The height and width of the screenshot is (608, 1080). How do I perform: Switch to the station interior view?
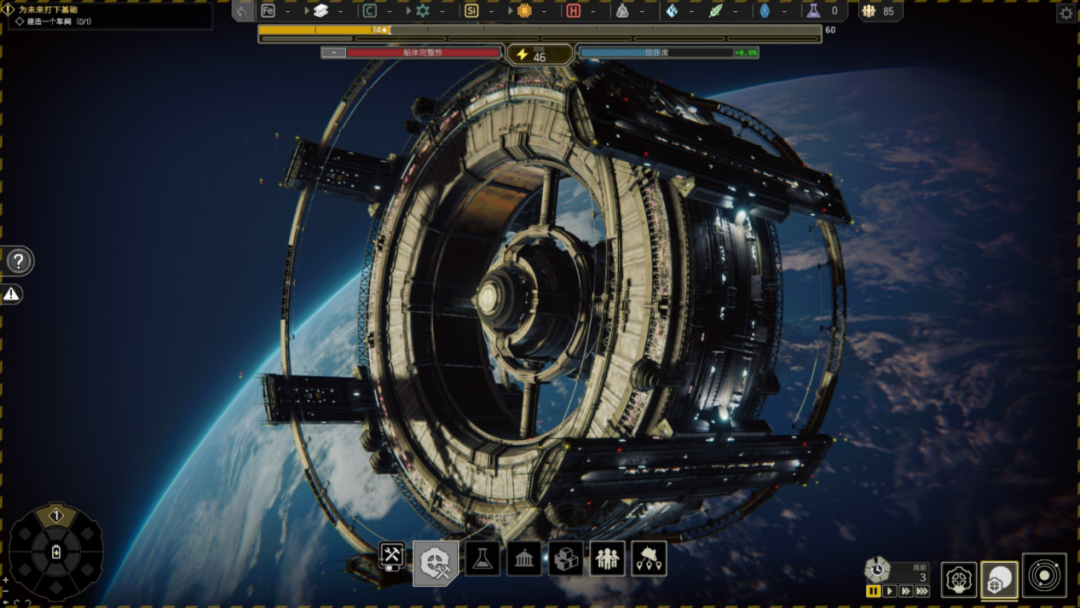[x=959, y=579]
